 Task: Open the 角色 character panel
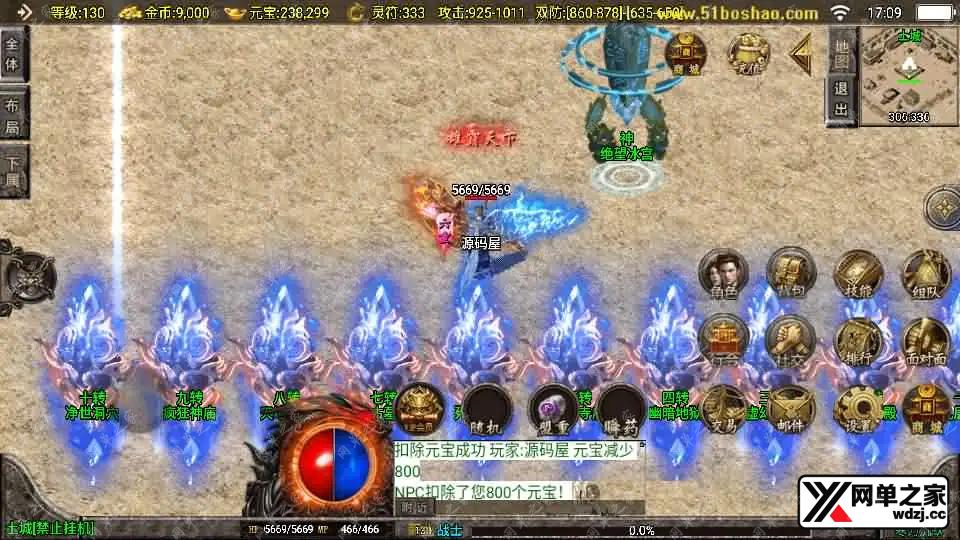(x=723, y=275)
